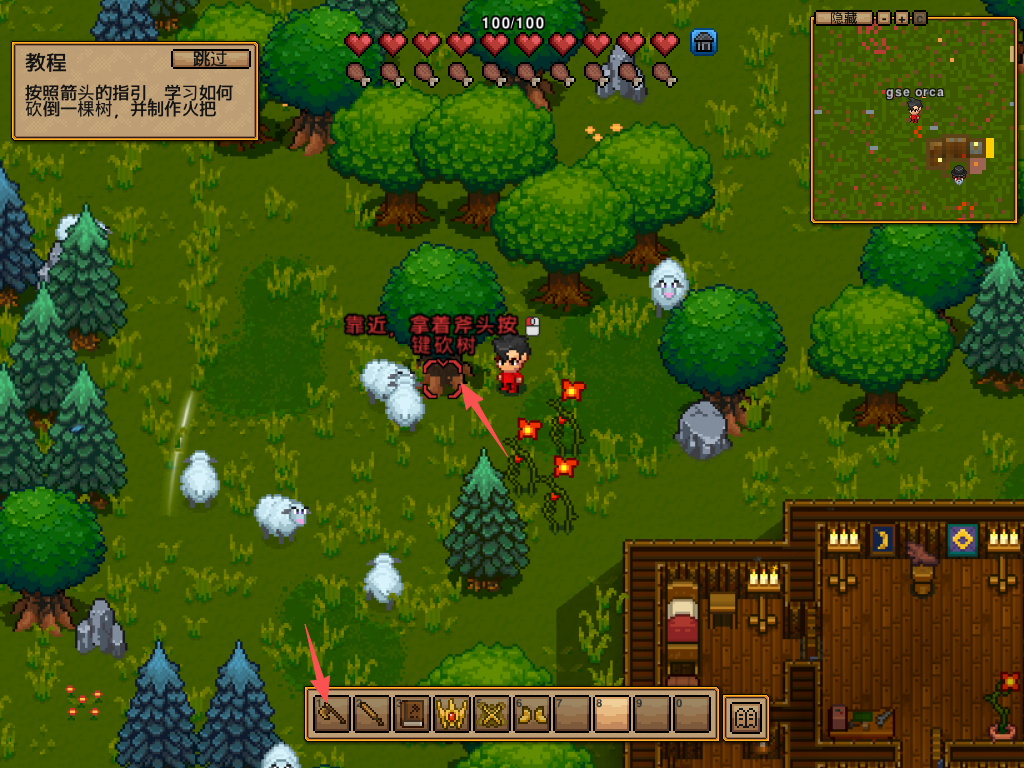Viewport: 1024px width, 768px height.
Task: Select the brown book in hotbar slot 3
Action: click(412, 714)
